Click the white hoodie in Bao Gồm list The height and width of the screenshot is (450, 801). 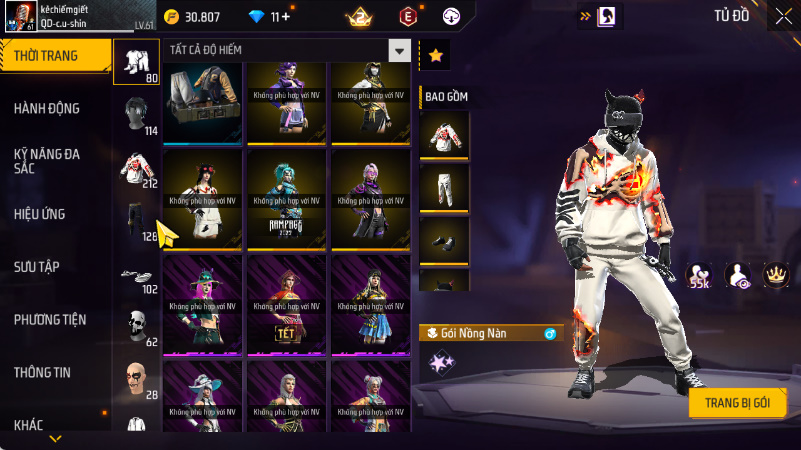(444, 135)
